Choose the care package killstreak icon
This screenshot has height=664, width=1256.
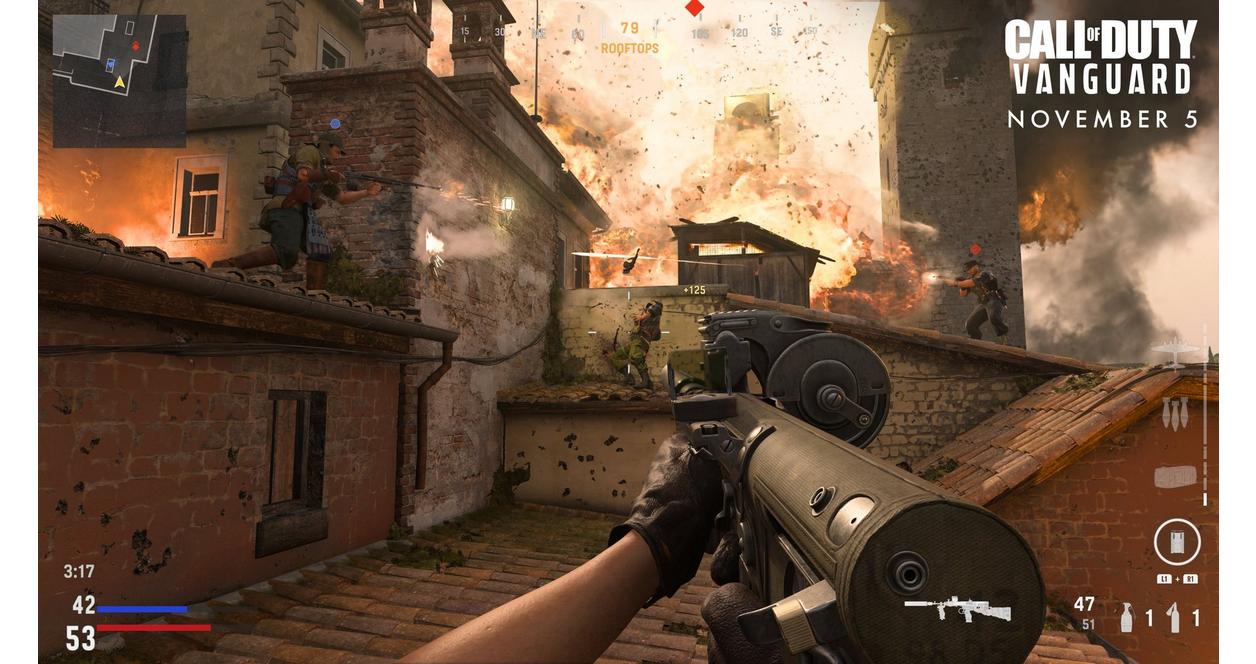tap(1175, 477)
